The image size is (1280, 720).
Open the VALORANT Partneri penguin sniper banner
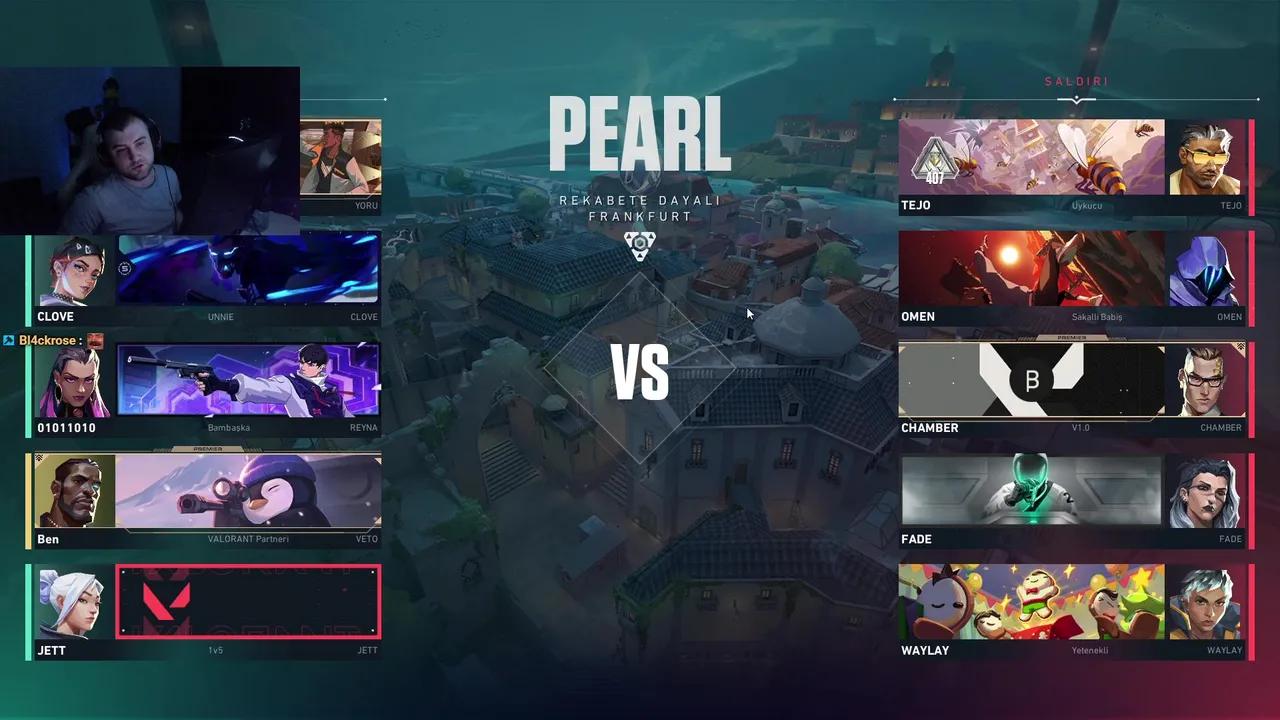pyautogui.click(x=248, y=489)
